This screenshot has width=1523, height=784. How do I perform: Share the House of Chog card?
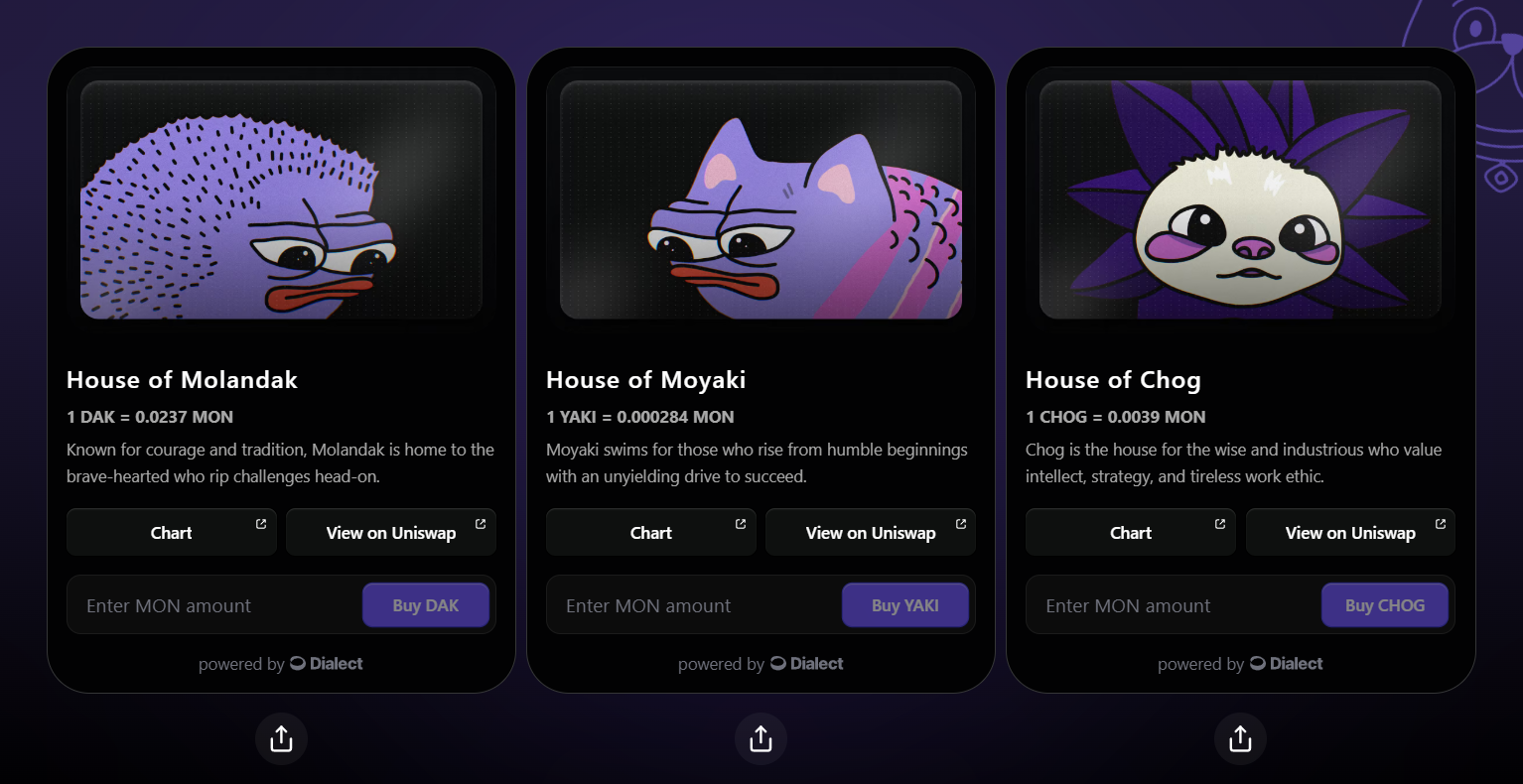(1240, 739)
